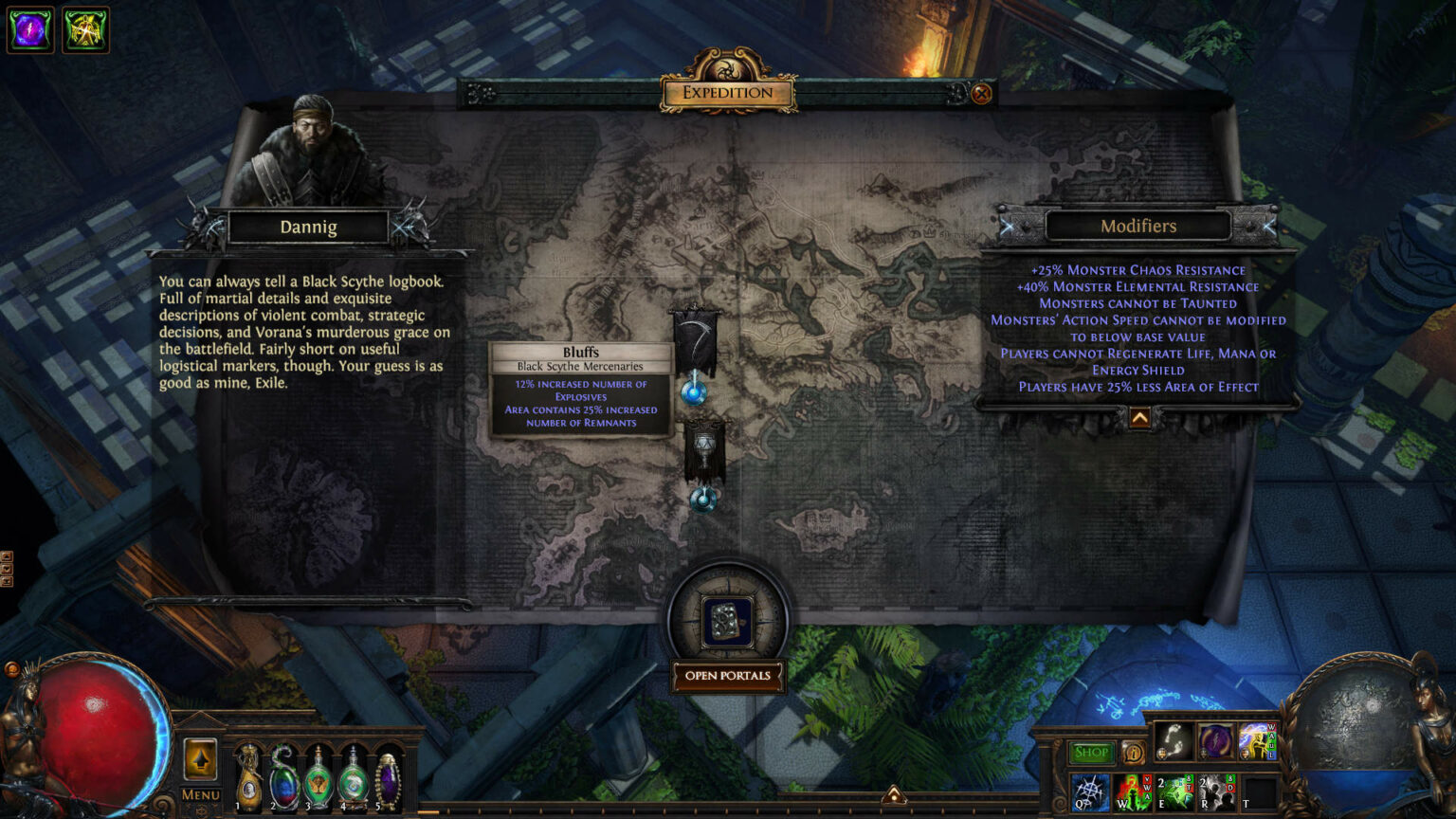The image size is (1456, 819).
Task: Open the info bubble beside the Shop button
Action: [1134, 752]
